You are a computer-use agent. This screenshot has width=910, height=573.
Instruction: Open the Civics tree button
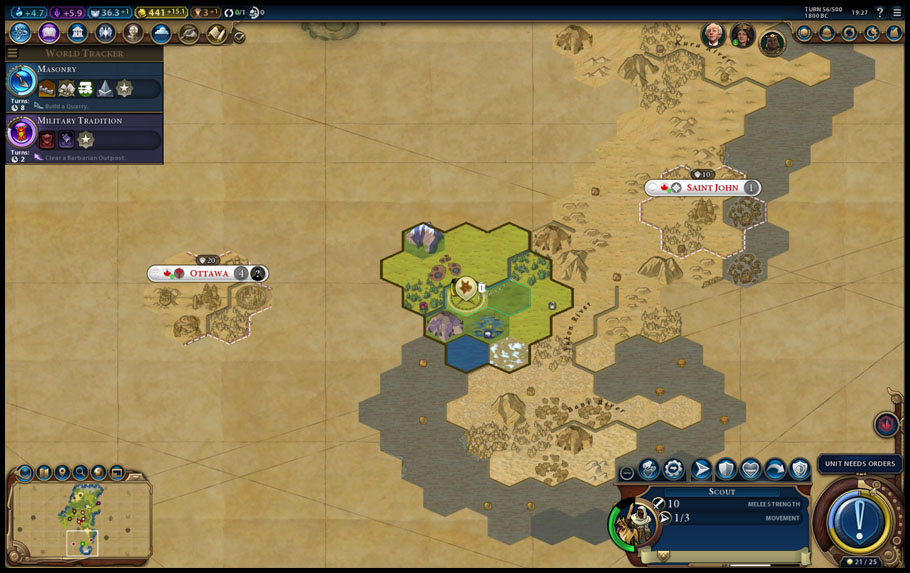49,33
